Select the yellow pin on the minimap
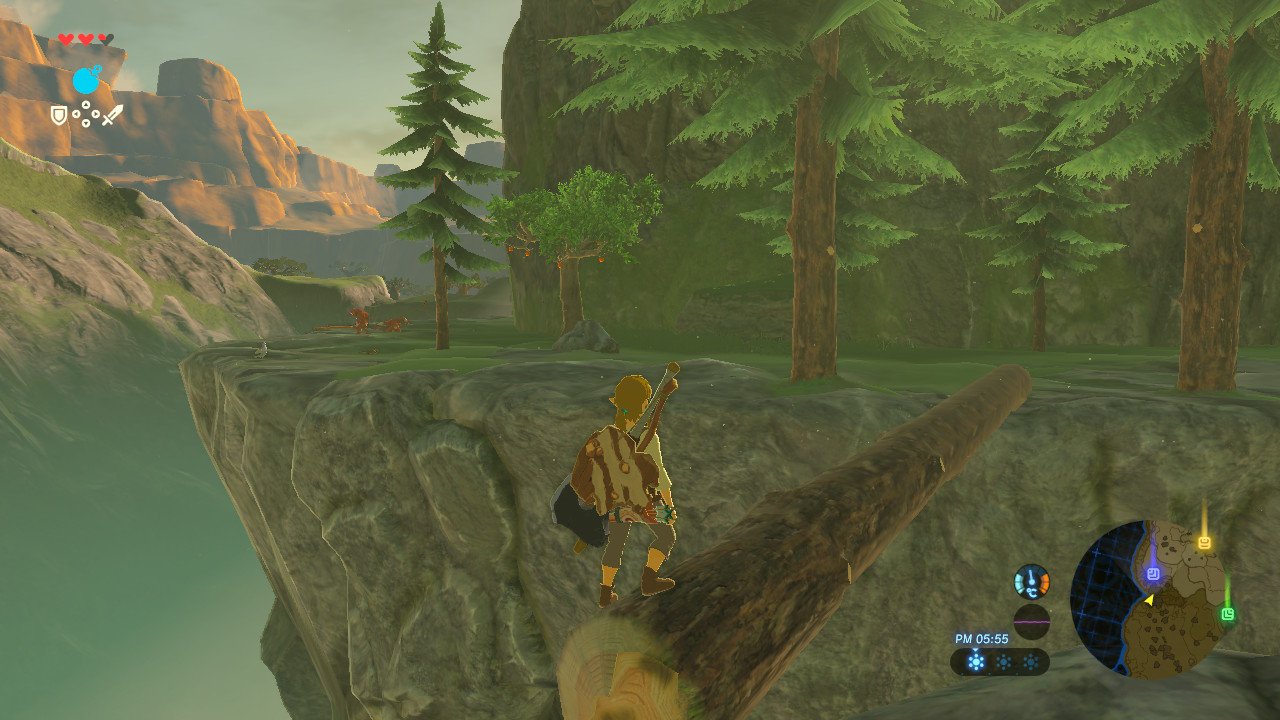This screenshot has width=1280, height=720. click(x=1204, y=543)
